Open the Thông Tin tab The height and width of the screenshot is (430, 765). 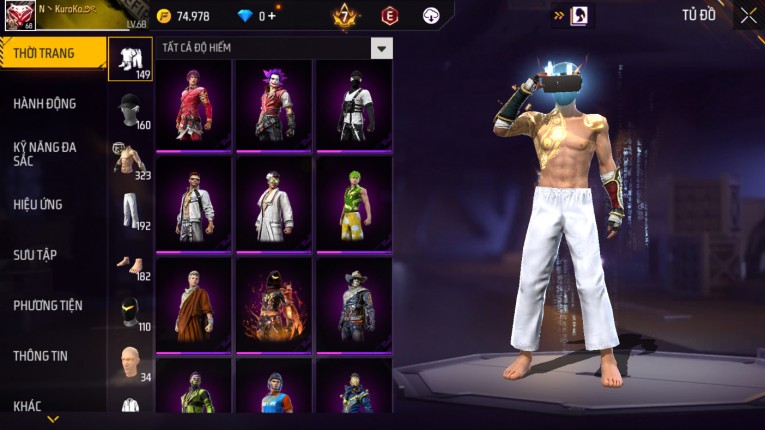pyautogui.click(x=39, y=355)
